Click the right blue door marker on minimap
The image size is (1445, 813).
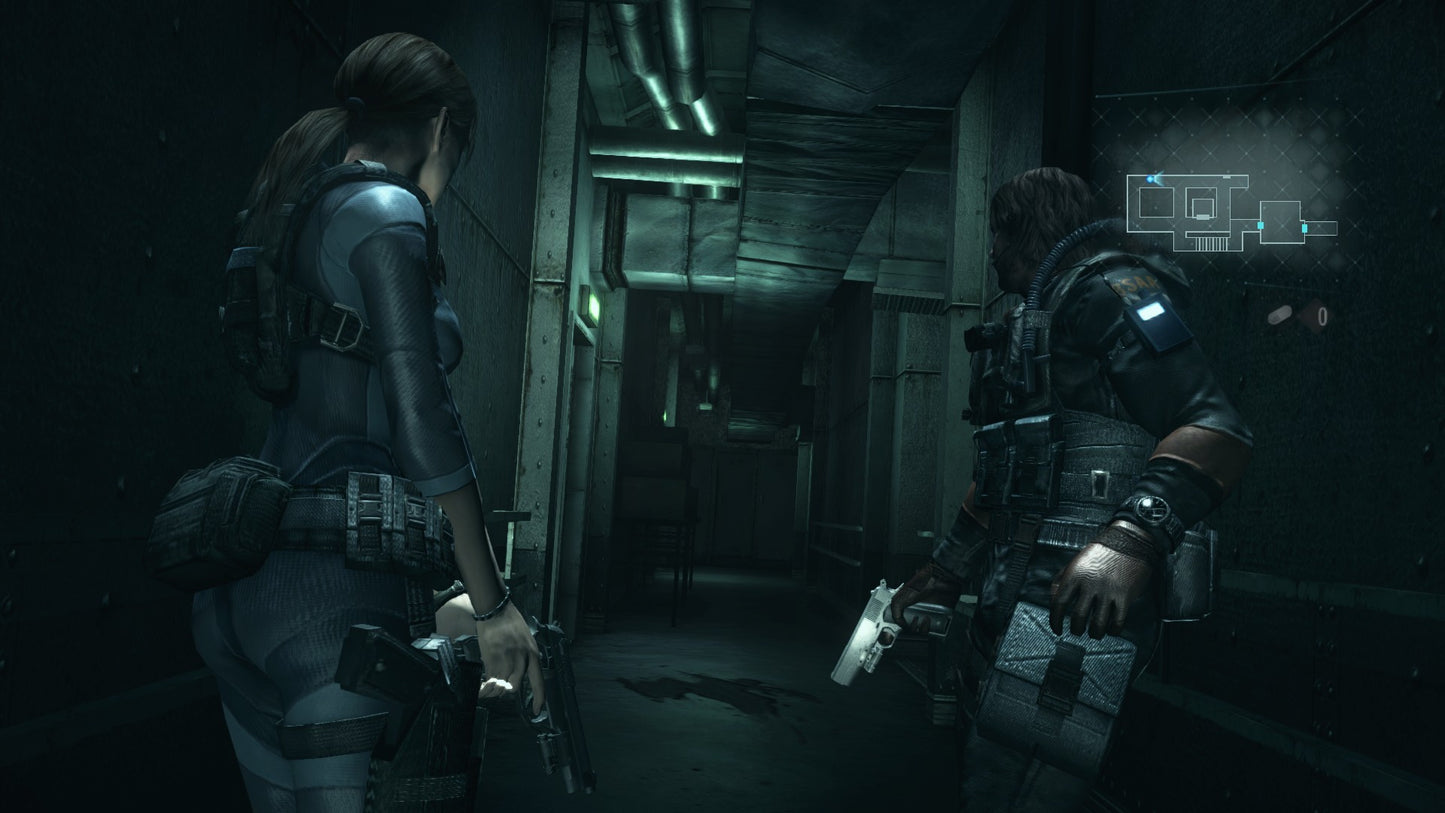point(1304,227)
